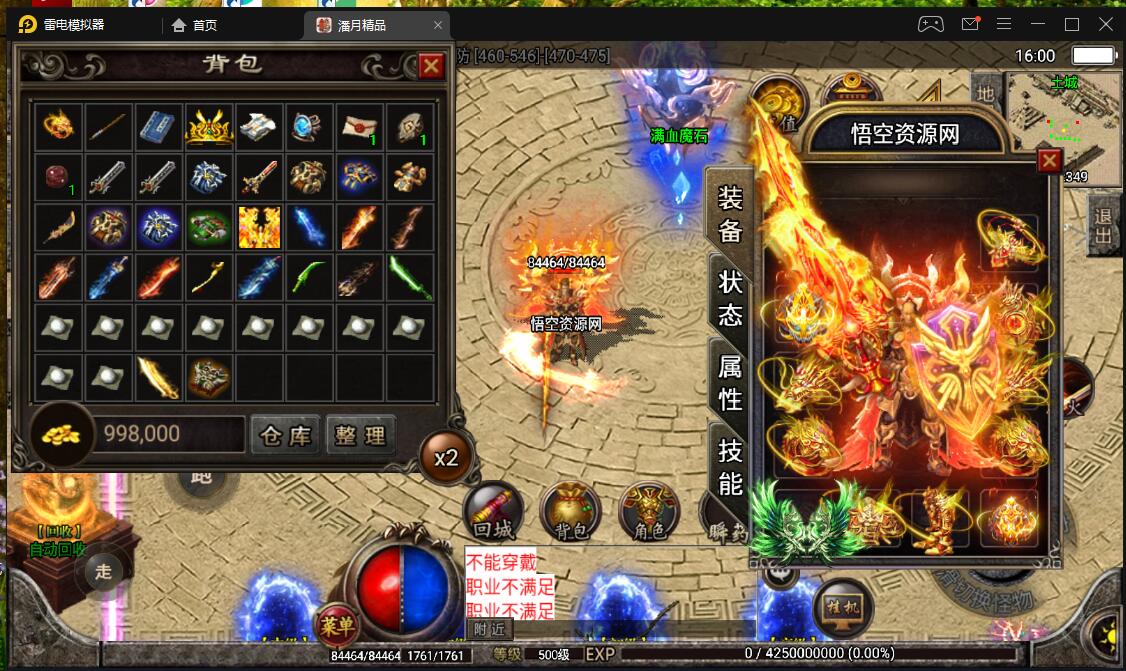The width and height of the screenshot is (1126, 671).
Task: Open the 角色 character sheet
Action: [x=648, y=512]
